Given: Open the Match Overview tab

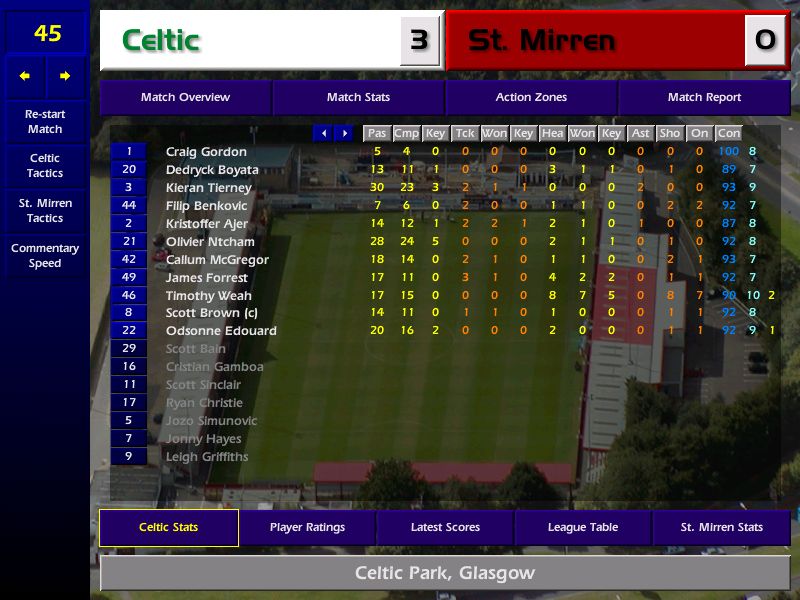Looking at the screenshot, I should pyautogui.click(x=185, y=97).
